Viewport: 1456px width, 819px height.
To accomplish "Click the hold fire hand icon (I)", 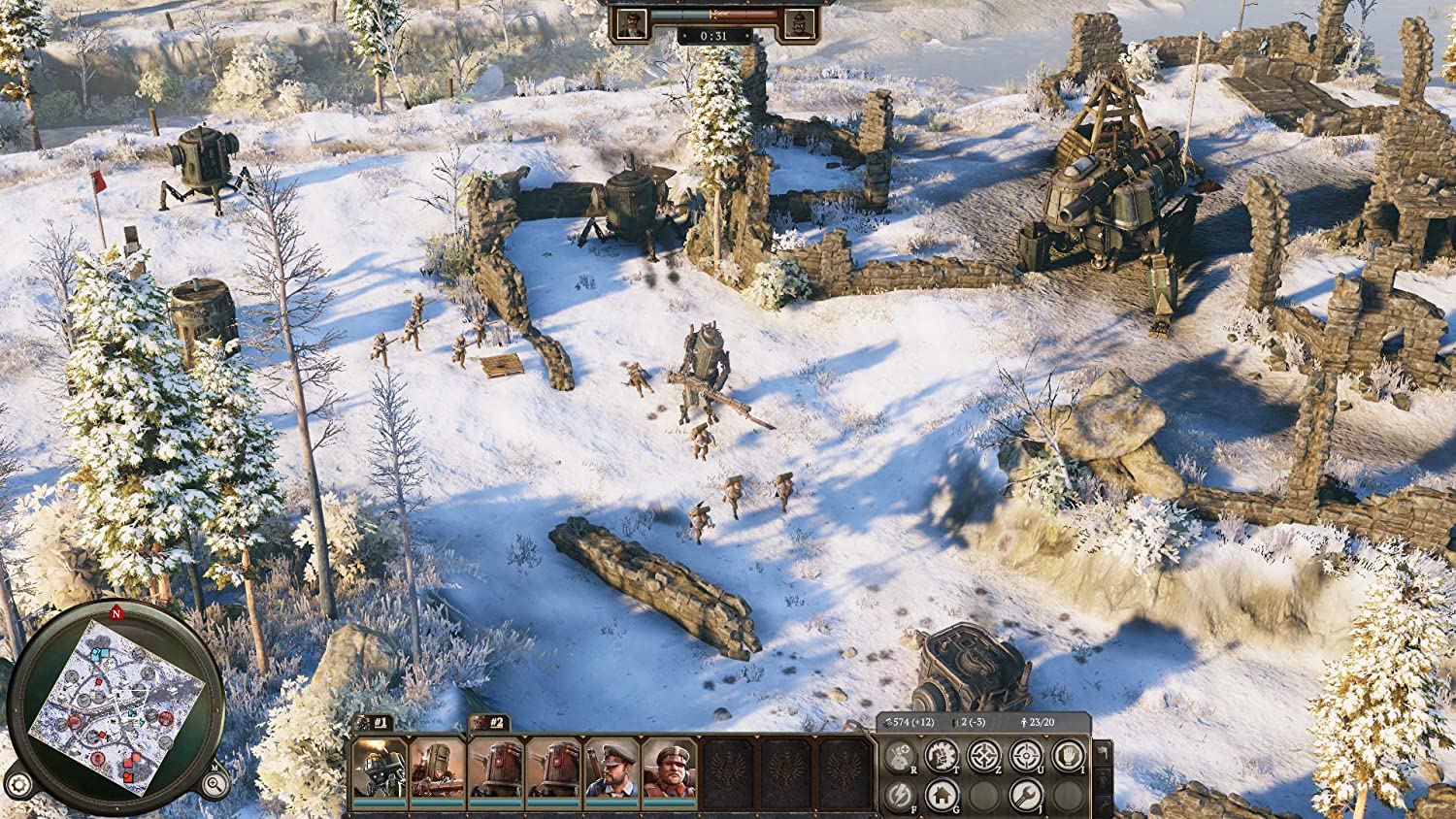I will [1070, 756].
